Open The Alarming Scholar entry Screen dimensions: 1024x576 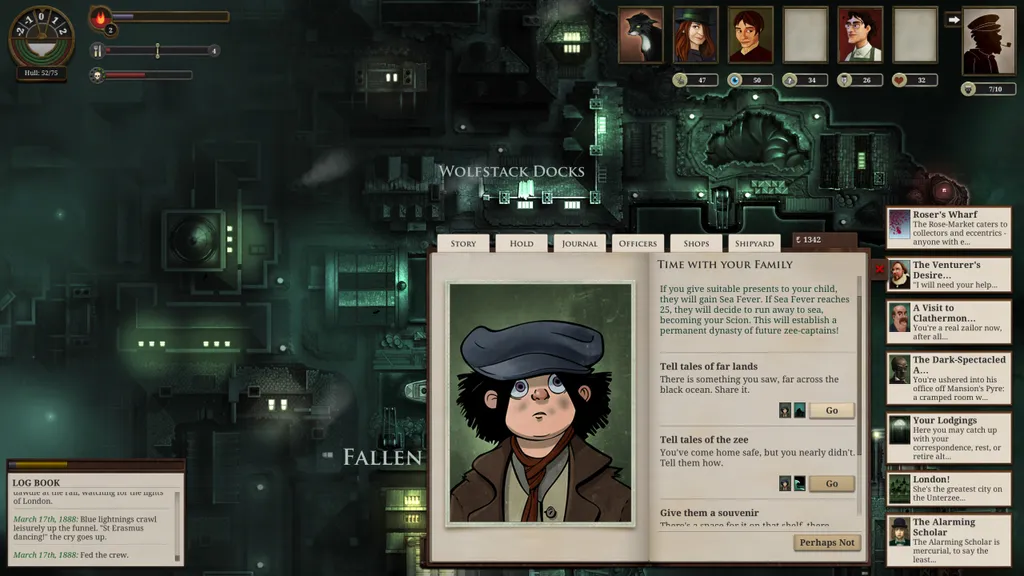click(948, 540)
